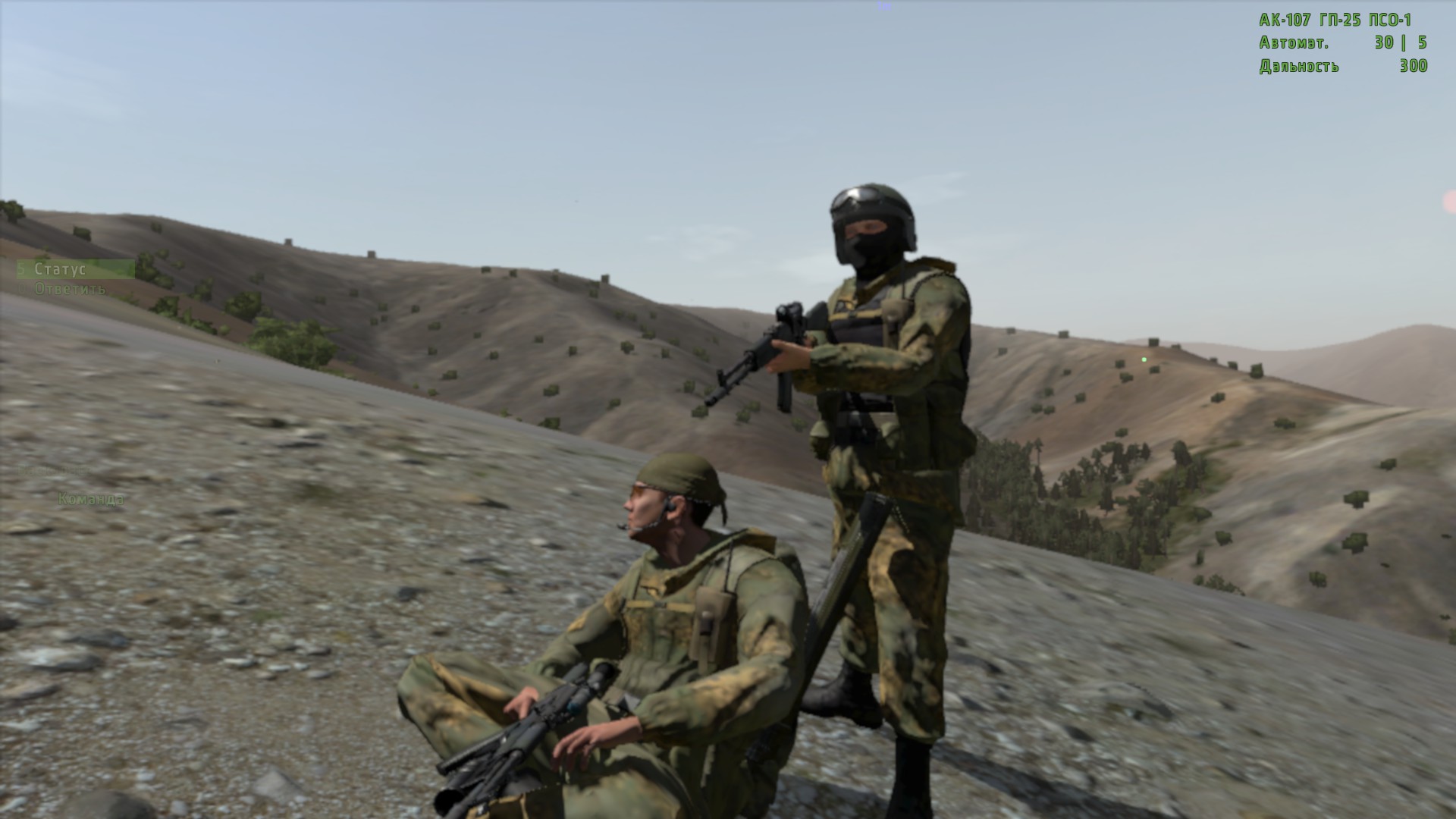Screen dimensions: 1456x819
Task: Select the Ответить radio reply option
Action: [70, 290]
